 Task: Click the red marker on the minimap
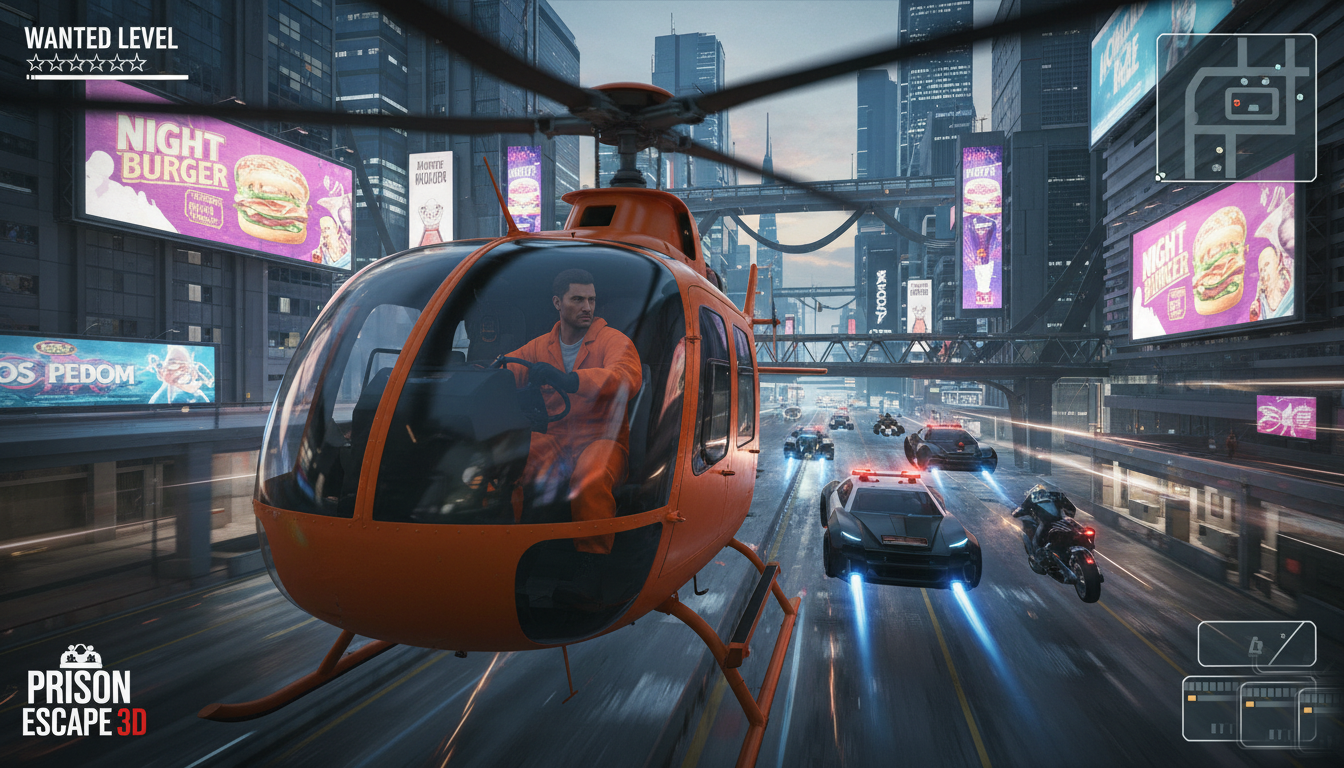1237,103
